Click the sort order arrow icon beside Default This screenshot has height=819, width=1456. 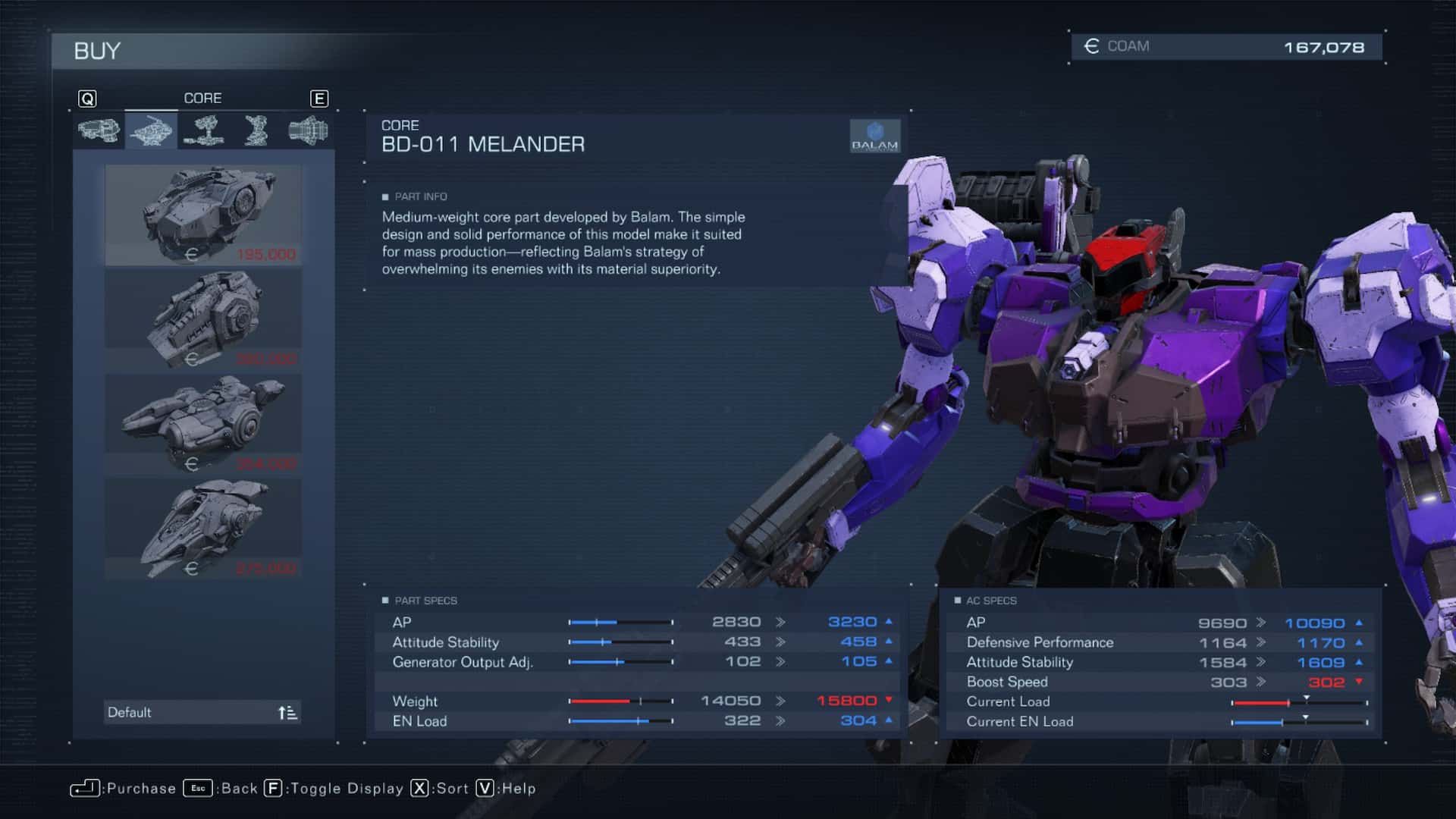click(286, 712)
